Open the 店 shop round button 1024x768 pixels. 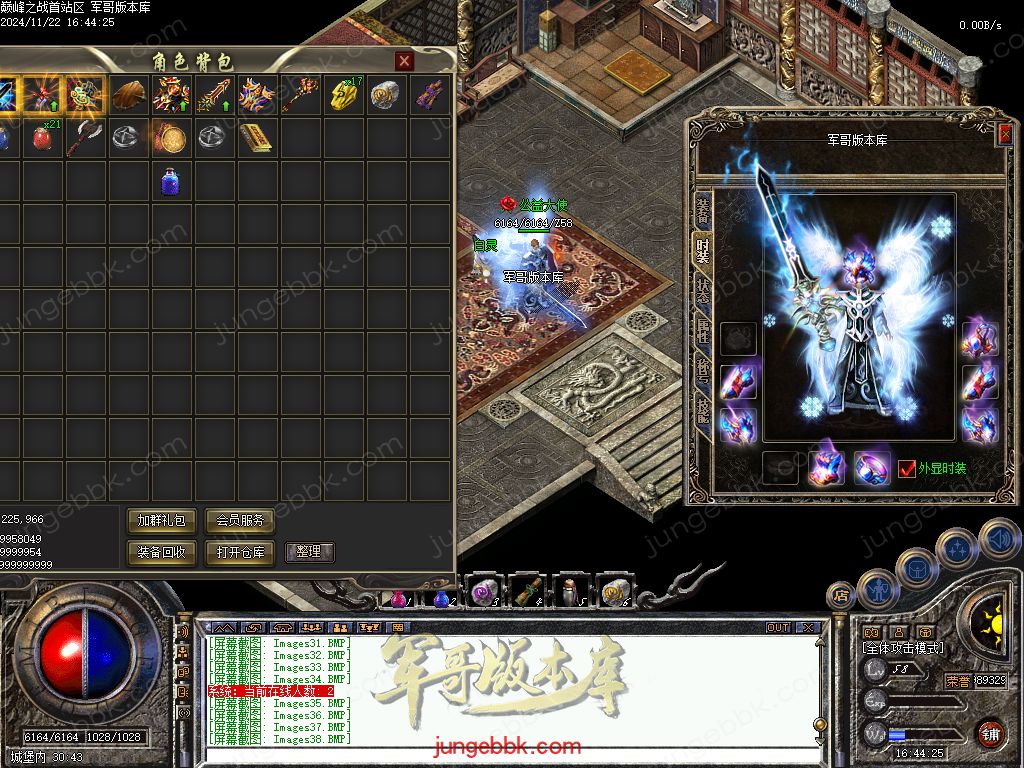[x=841, y=596]
